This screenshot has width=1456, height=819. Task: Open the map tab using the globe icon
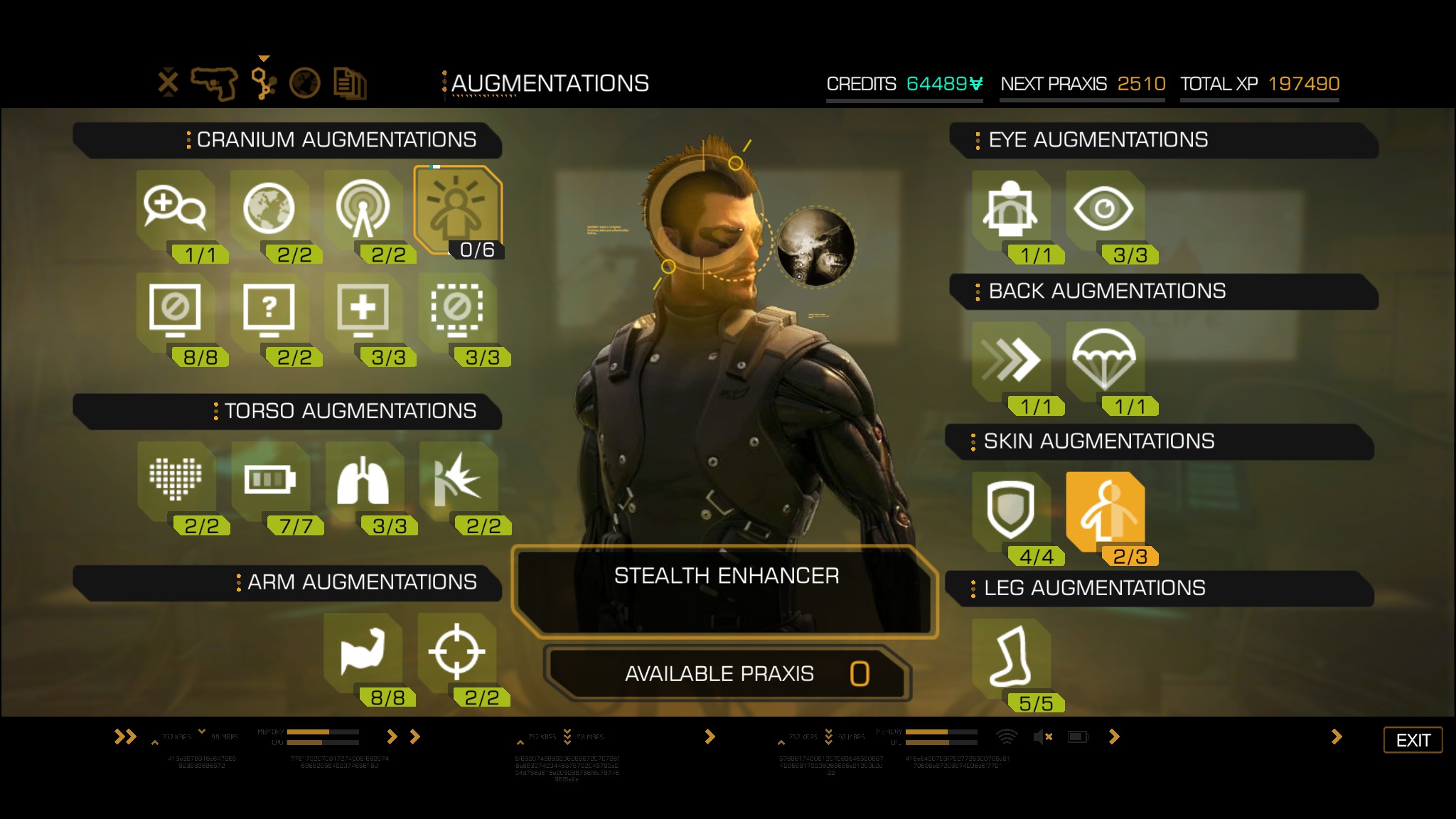(x=305, y=82)
